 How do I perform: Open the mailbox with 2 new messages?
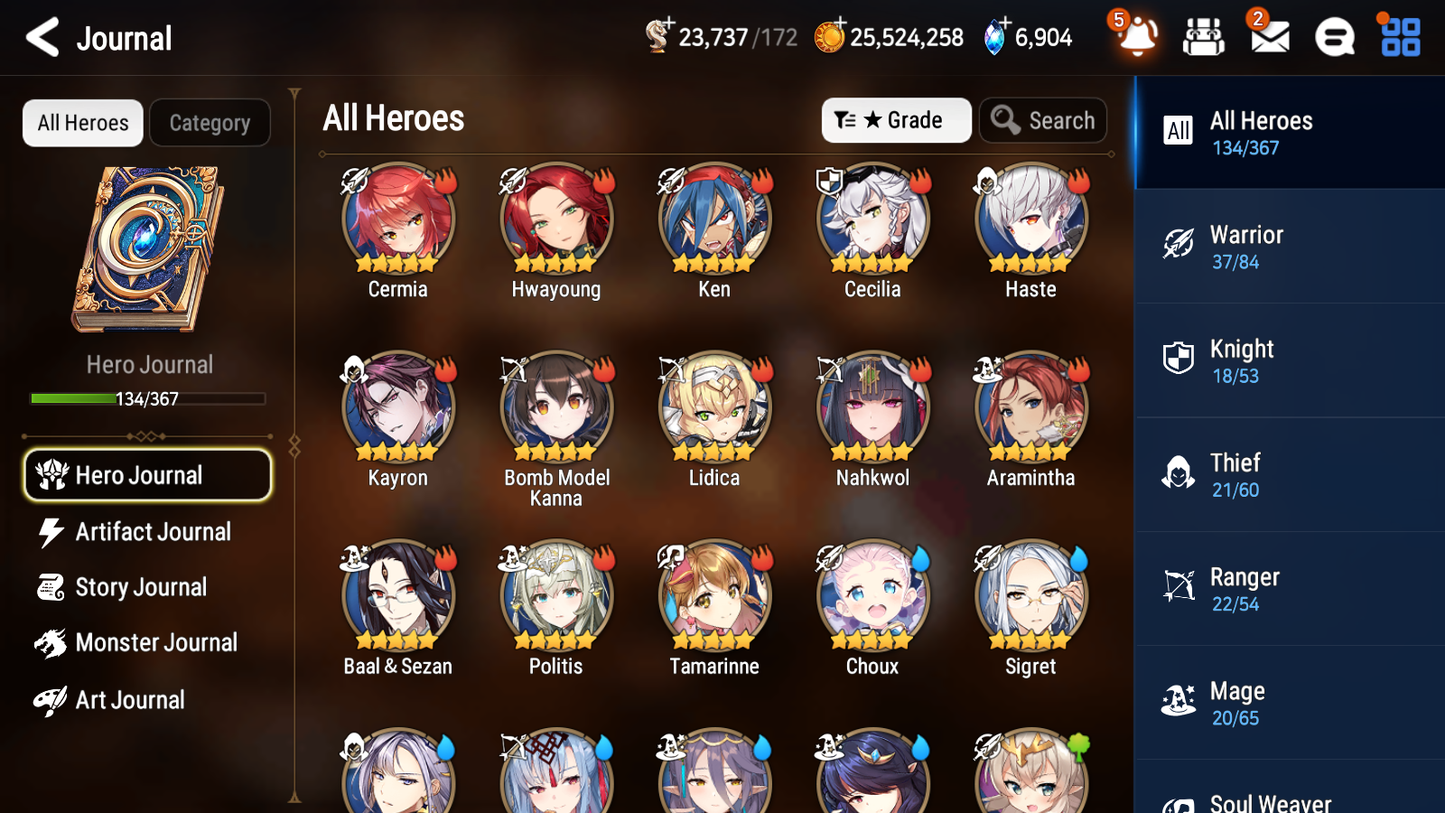tap(1268, 36)
